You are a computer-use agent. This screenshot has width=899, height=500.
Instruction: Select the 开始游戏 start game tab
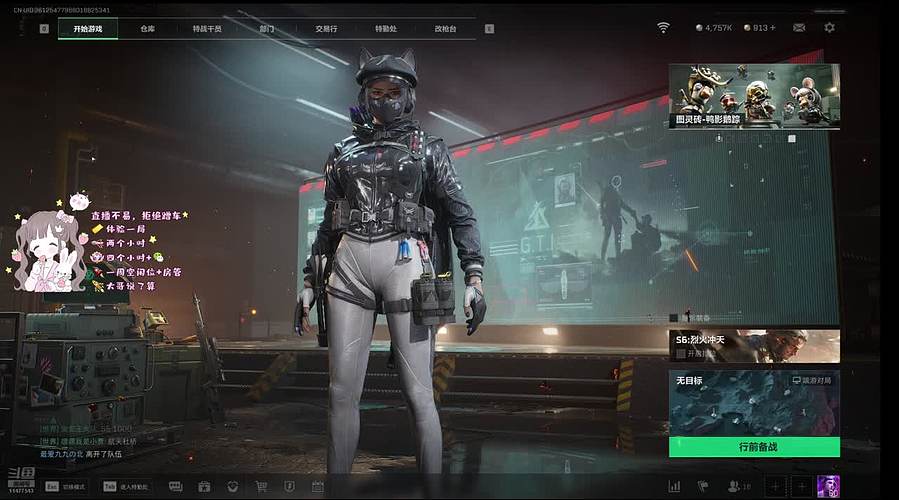[88, 29]
